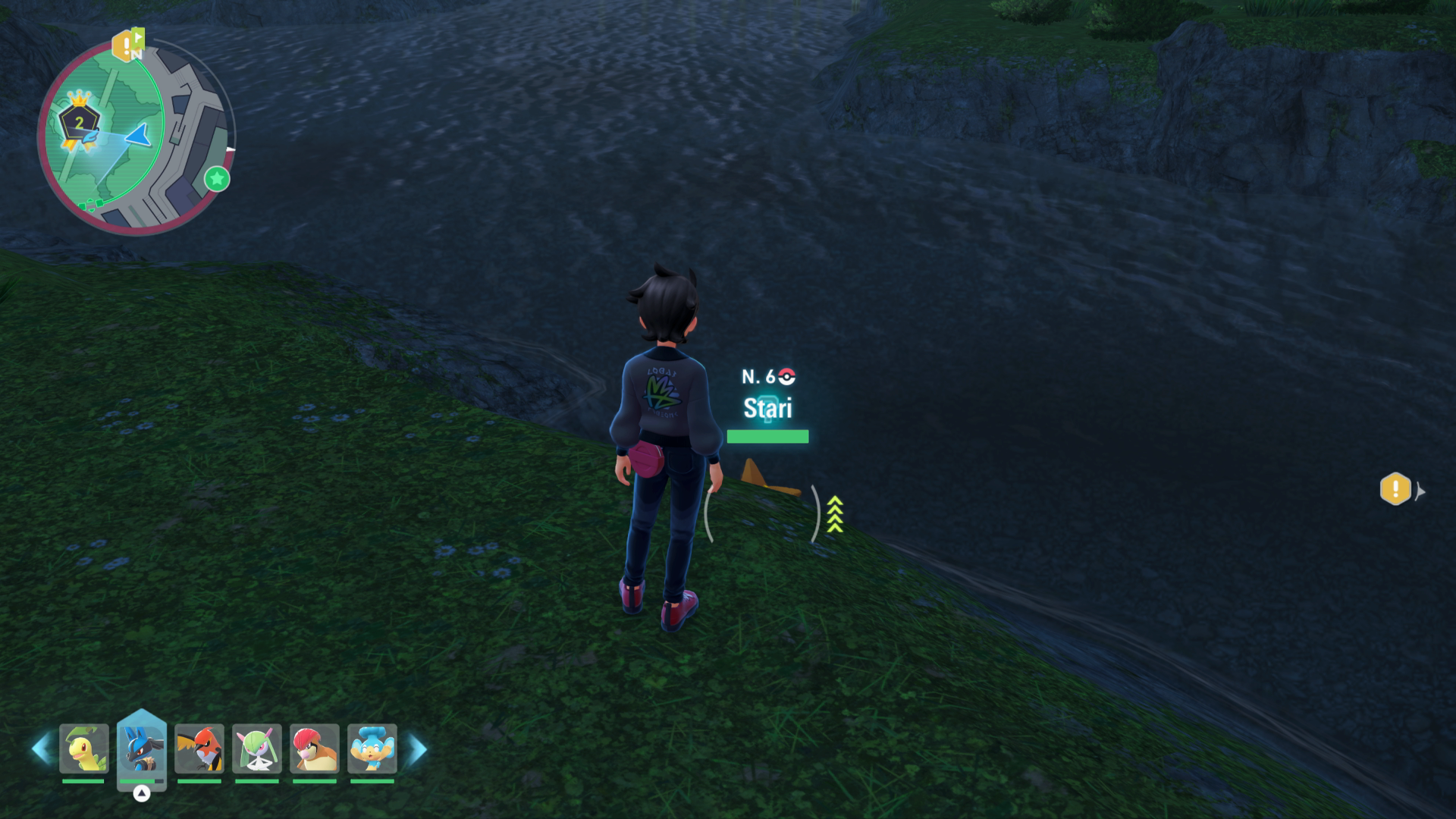Open the circular minimap
Image resolution: width=1456 pixels, height=819 pixels.
[136, 136]
